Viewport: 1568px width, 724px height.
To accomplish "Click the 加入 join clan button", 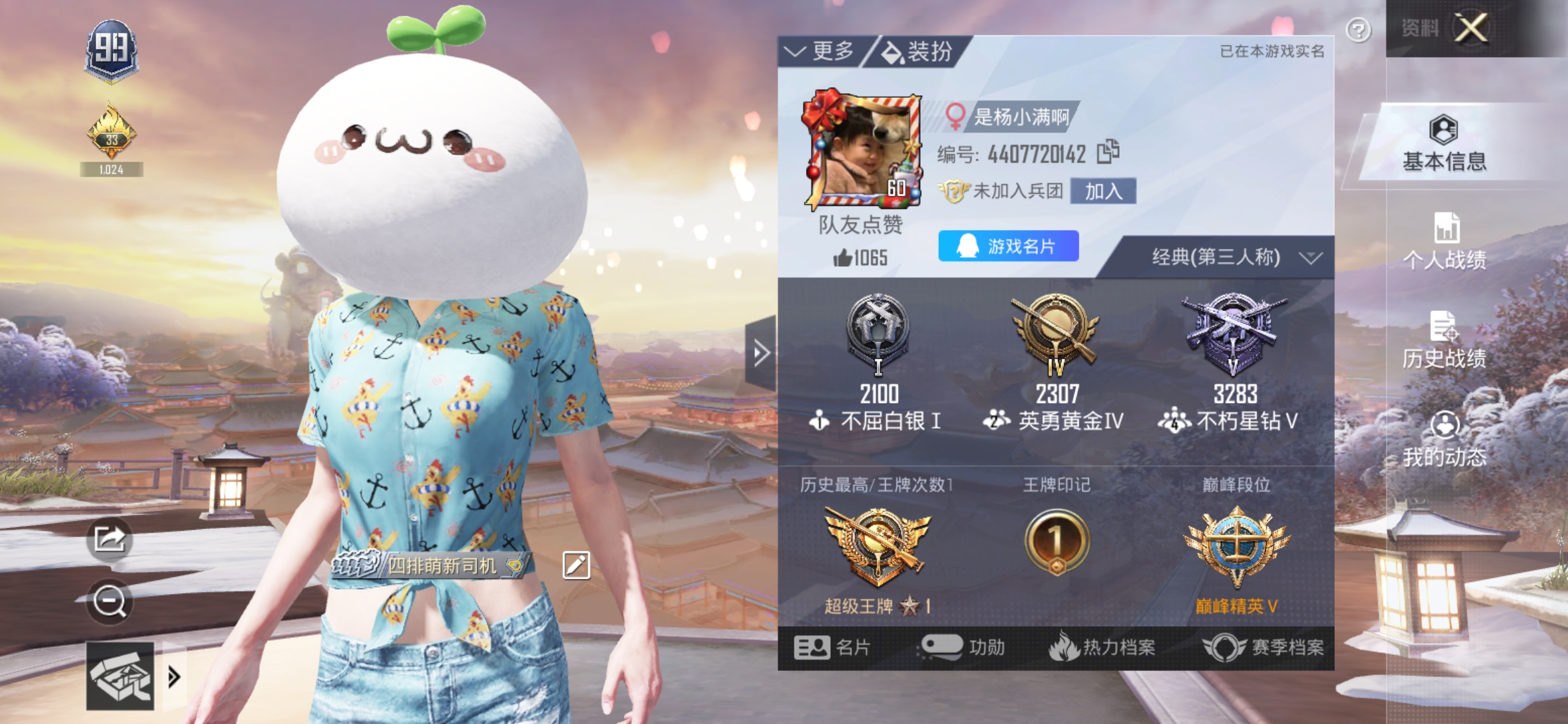I will (x=1103, y=192).
